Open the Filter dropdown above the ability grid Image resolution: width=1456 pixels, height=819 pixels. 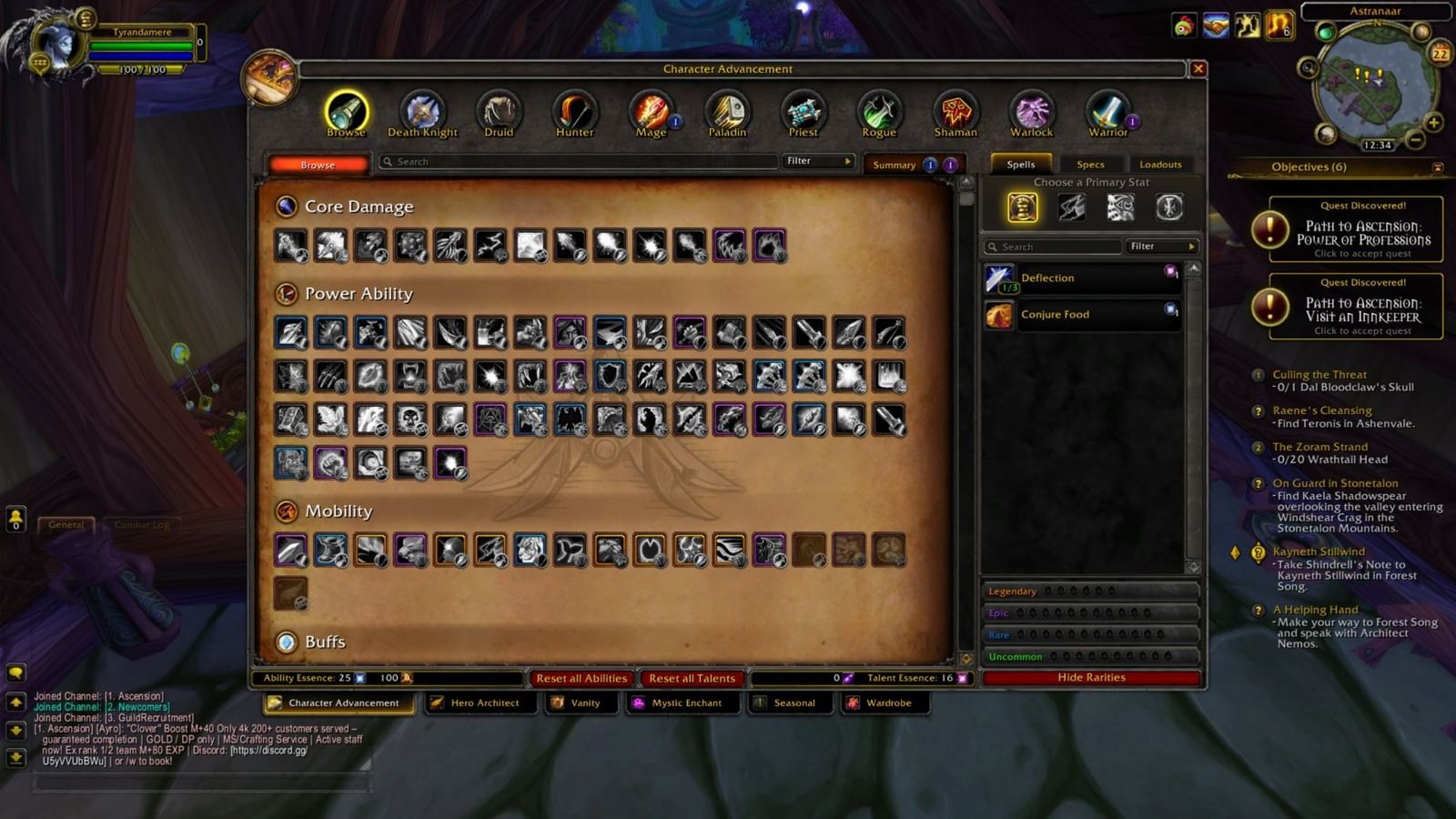[x=816, y=161]
